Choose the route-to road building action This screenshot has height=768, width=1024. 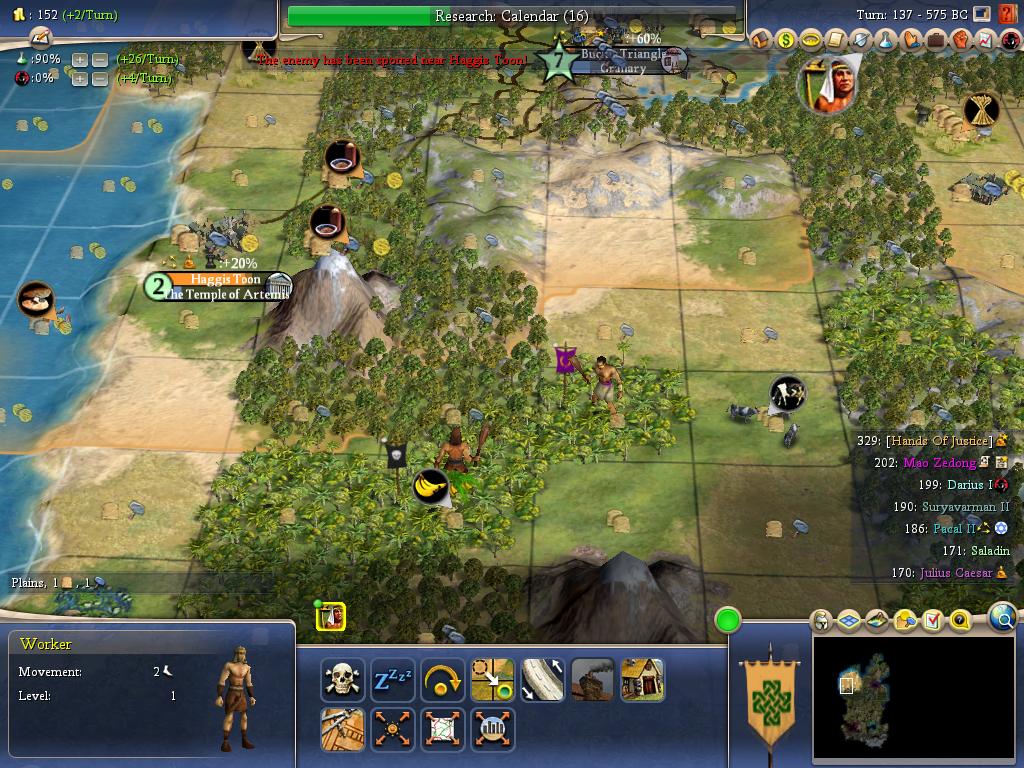click(543, 680)
